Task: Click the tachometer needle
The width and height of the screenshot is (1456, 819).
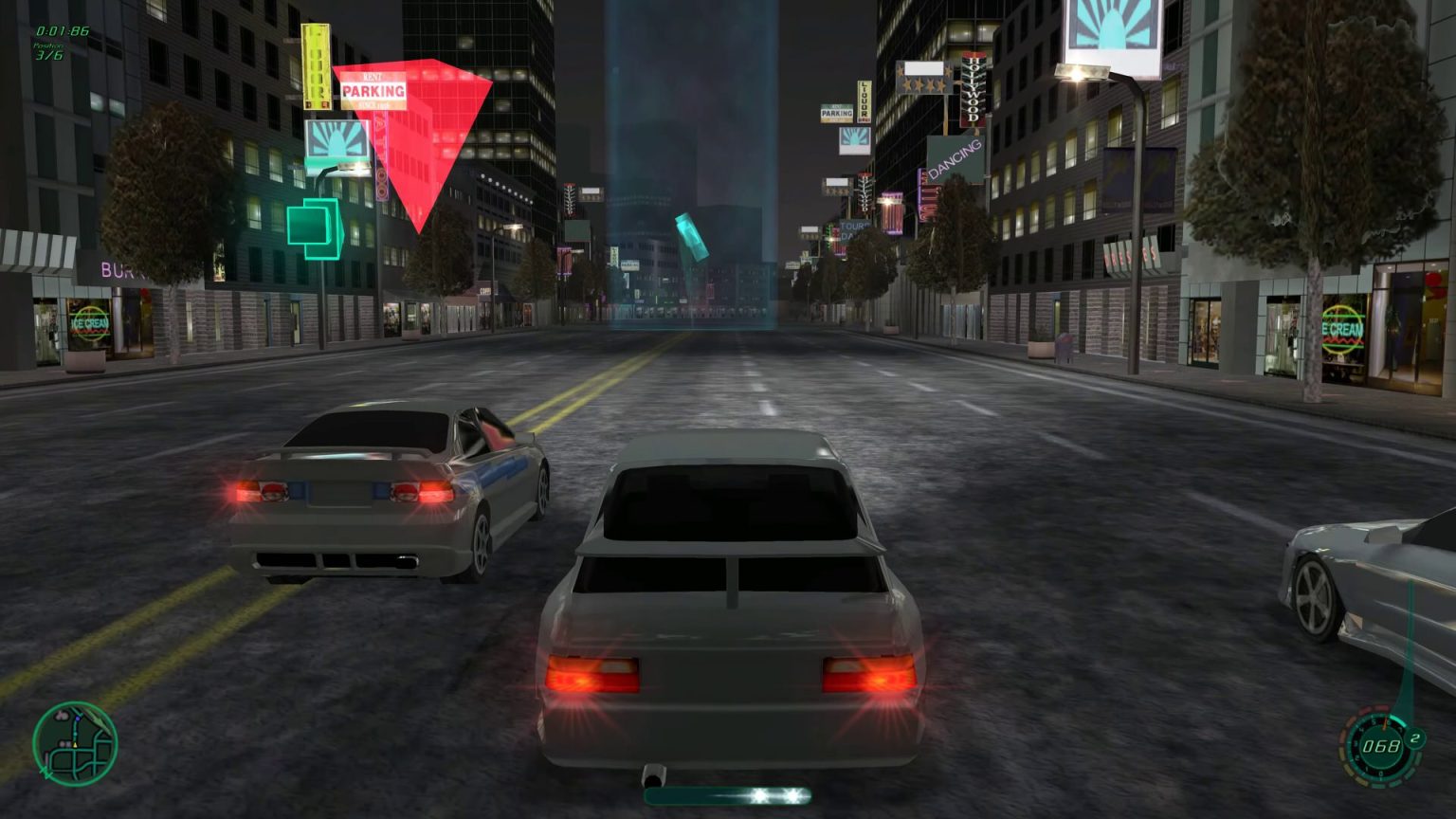Action: tap(1383, 723)
